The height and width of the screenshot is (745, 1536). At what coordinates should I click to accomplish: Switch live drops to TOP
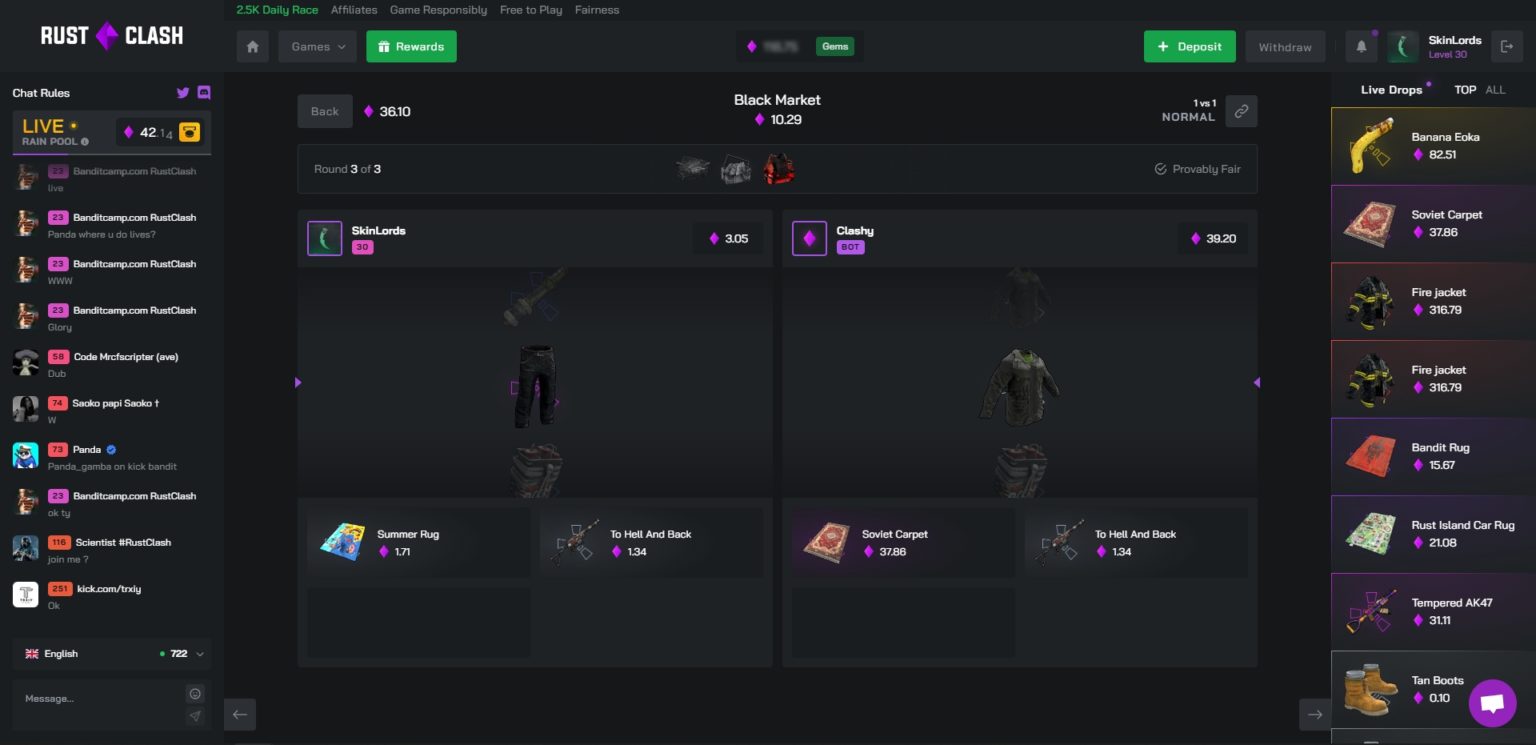tap(1465, 90)
